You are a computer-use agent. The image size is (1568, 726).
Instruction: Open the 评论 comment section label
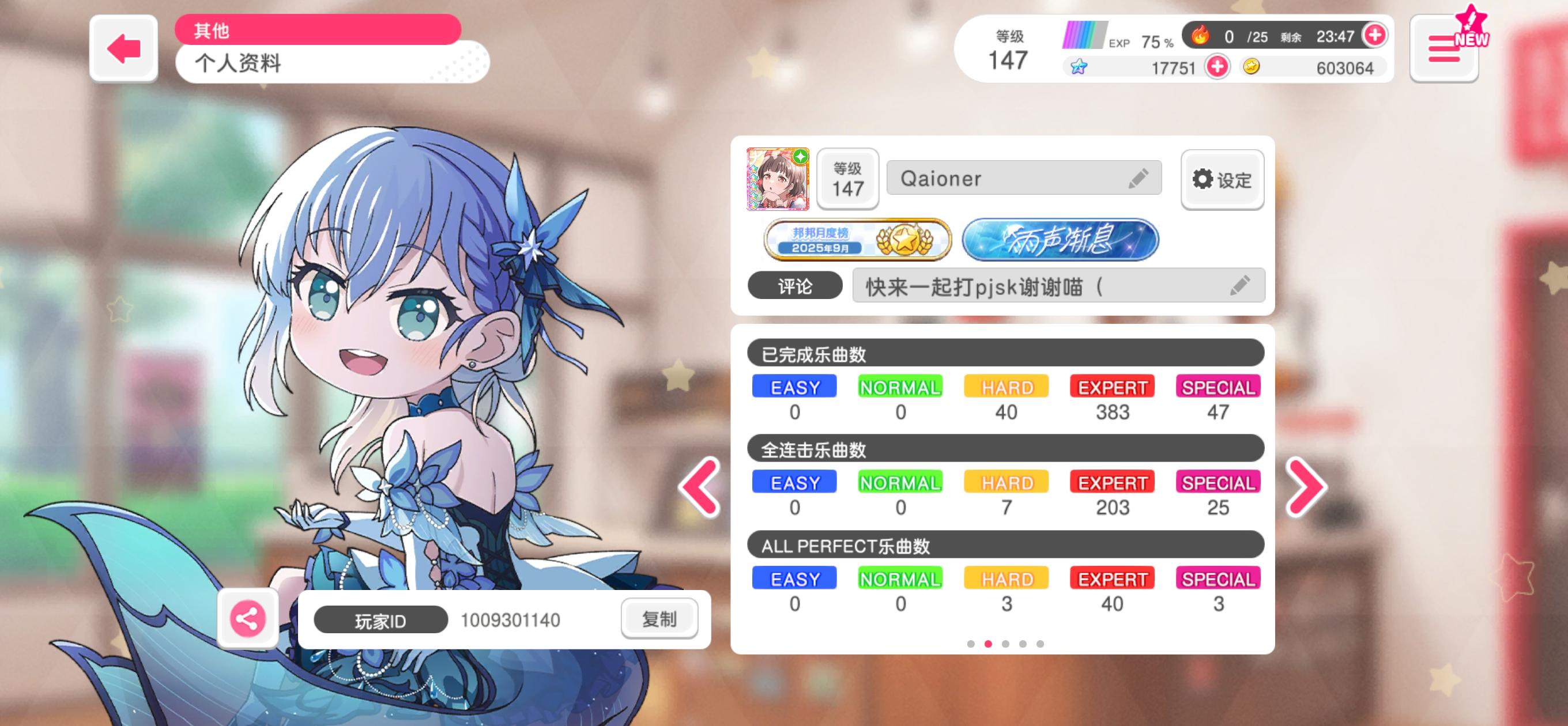click(x=794, y=285)
